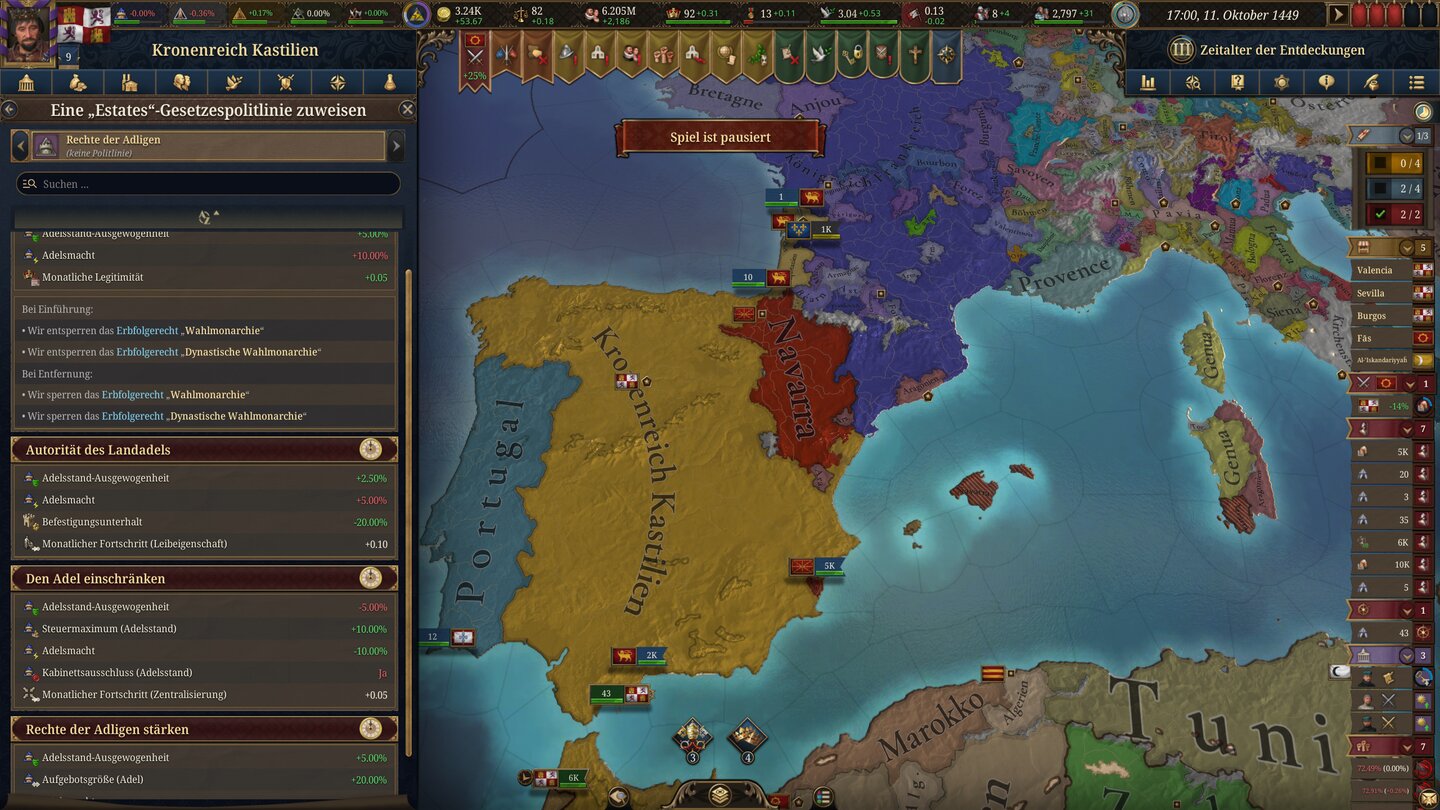Open the help book icon
Screen dimensions: 1440x810
pyautogui.click(x=1237, y=82)
